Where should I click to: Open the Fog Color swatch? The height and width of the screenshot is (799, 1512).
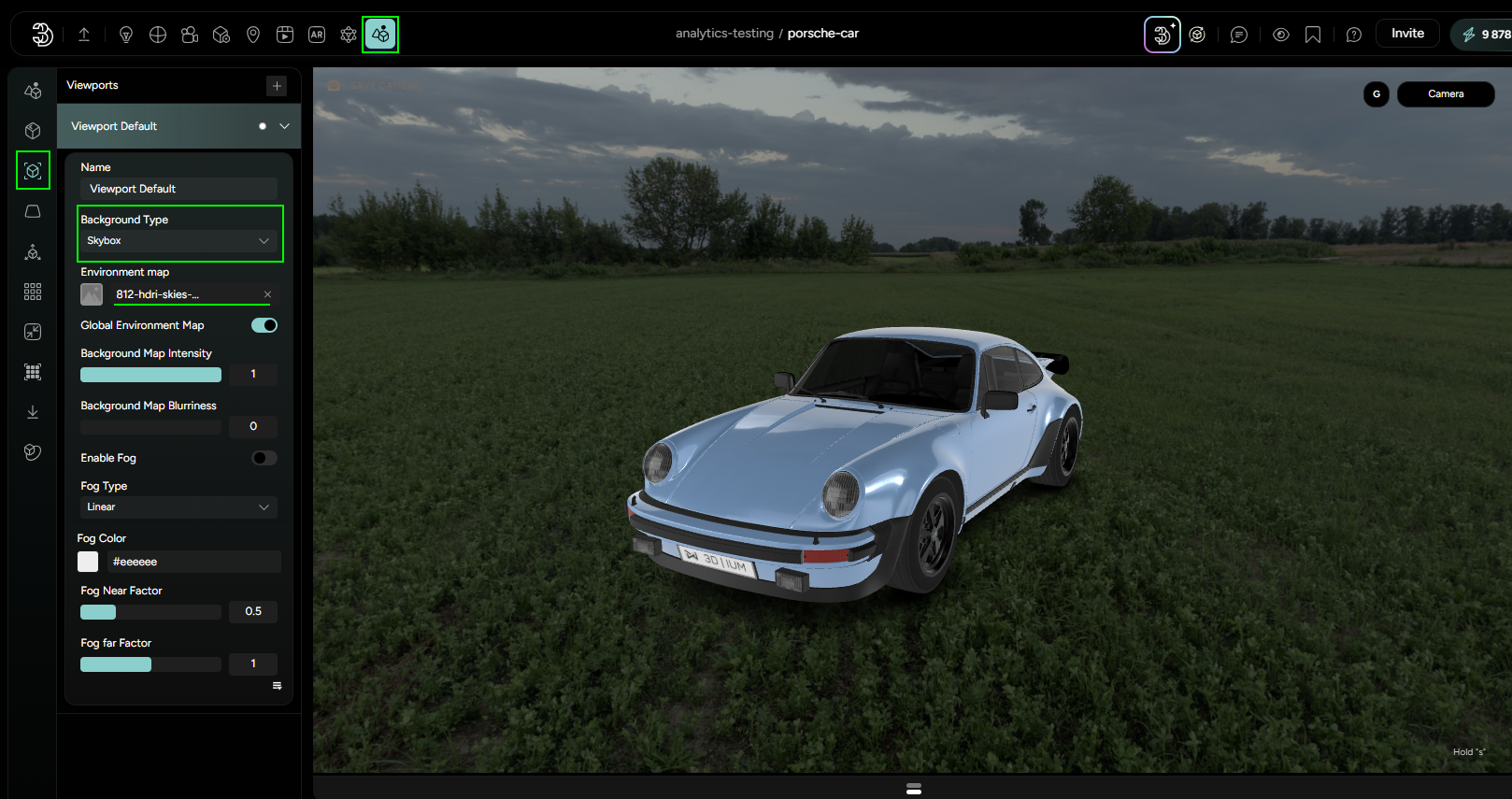(x=87, y=561)
